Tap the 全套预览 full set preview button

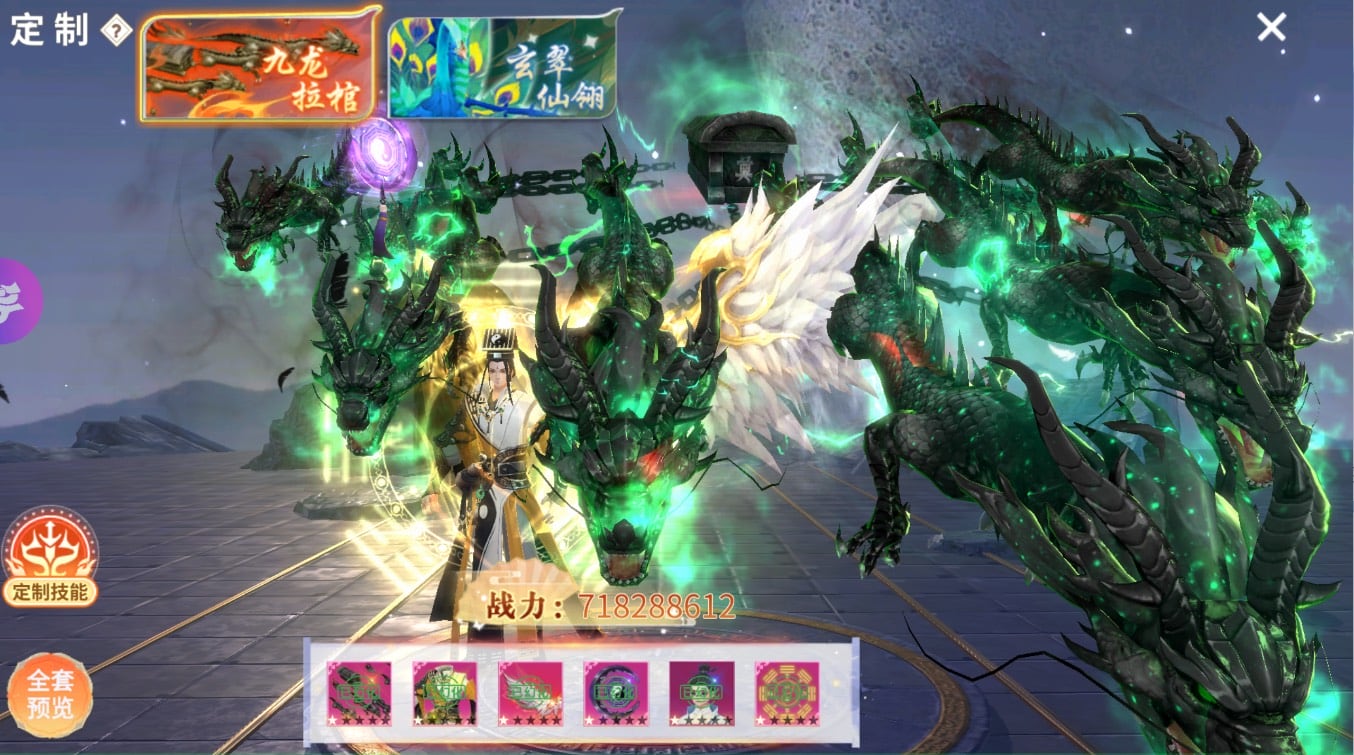point(50,695)
